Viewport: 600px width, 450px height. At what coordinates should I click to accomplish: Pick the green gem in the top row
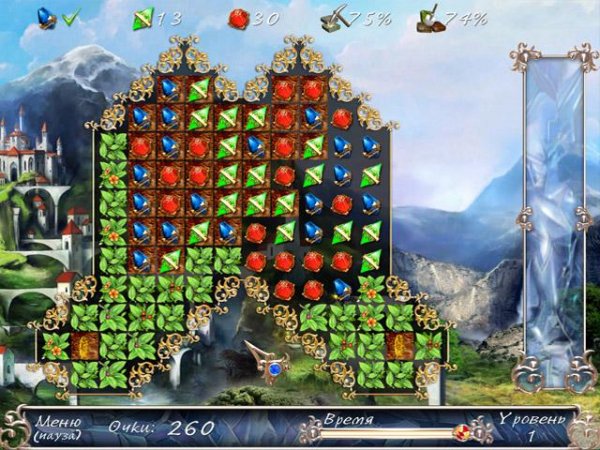tap(199, 90)
